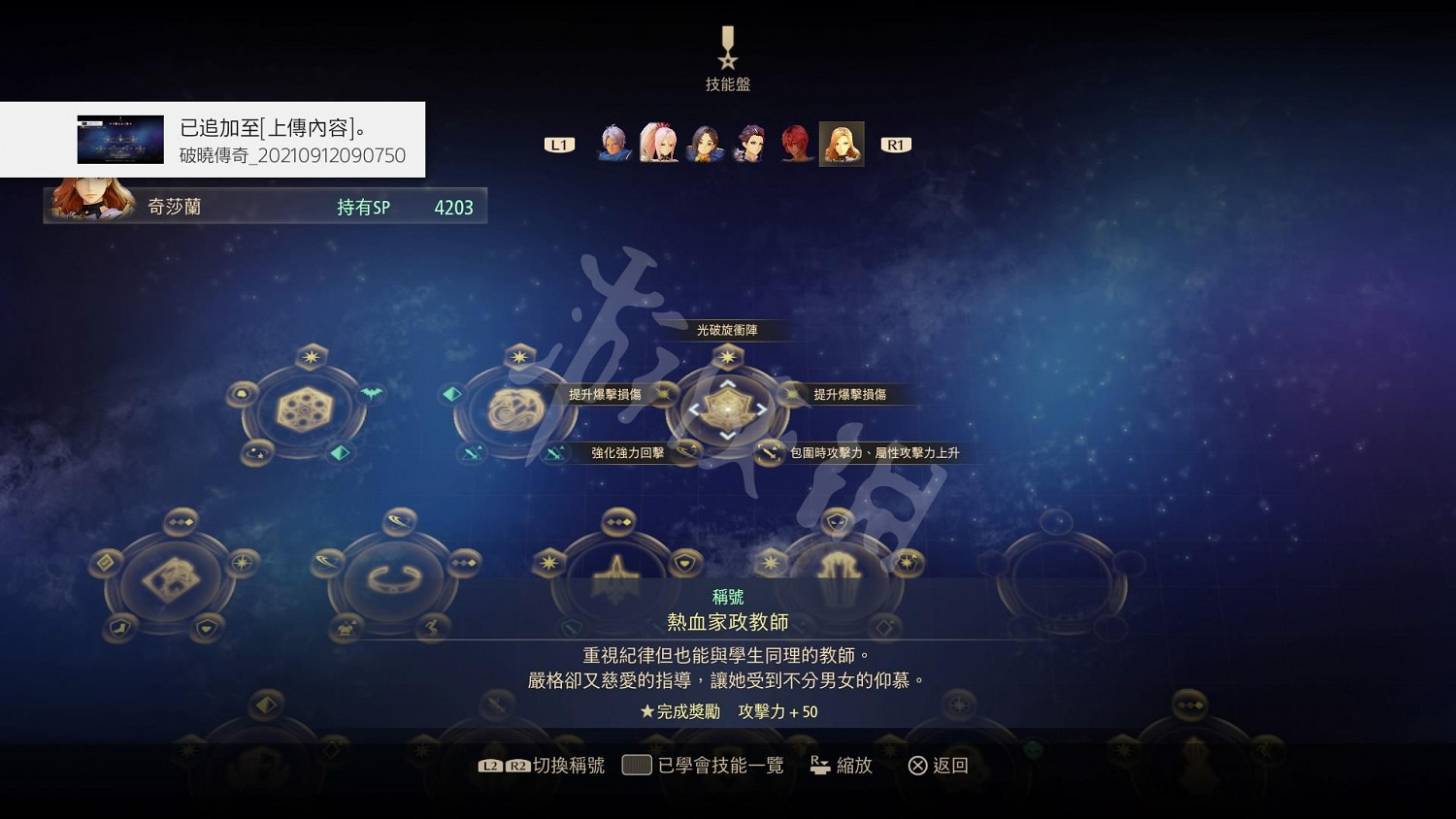
Task: Click the 包圍時攻擊力上升 skill icon
Action: click(767, 452)
